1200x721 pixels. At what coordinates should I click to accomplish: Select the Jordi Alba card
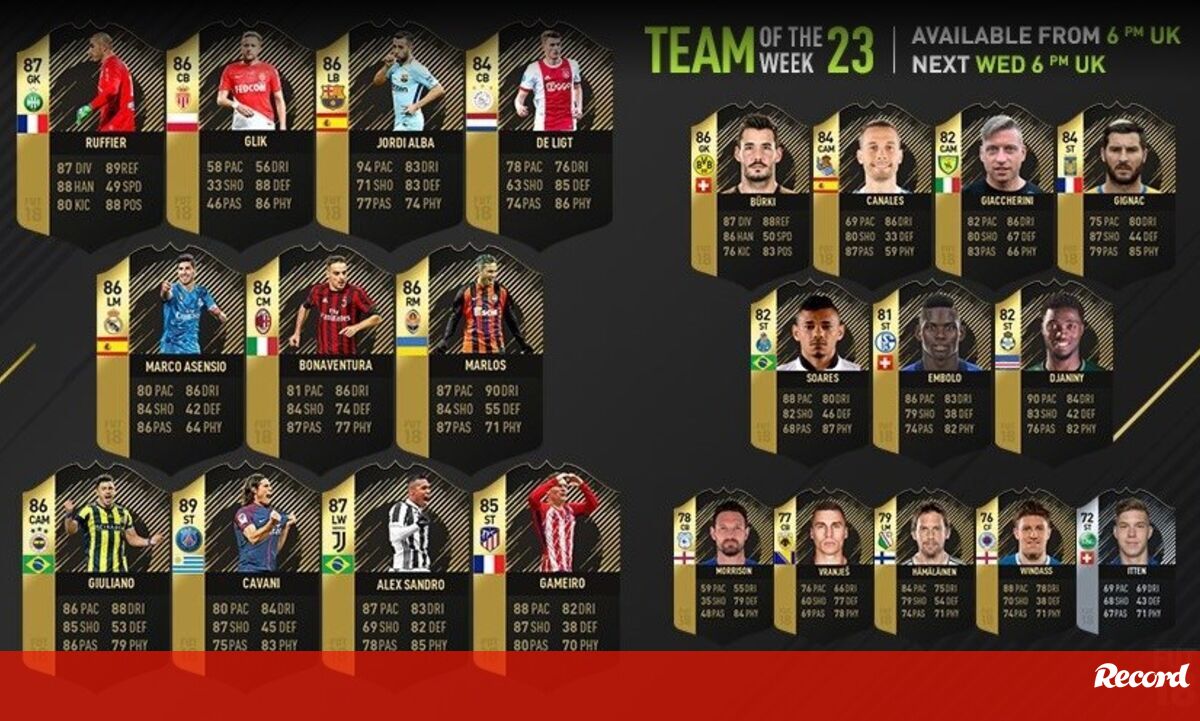tap(390, 130)
